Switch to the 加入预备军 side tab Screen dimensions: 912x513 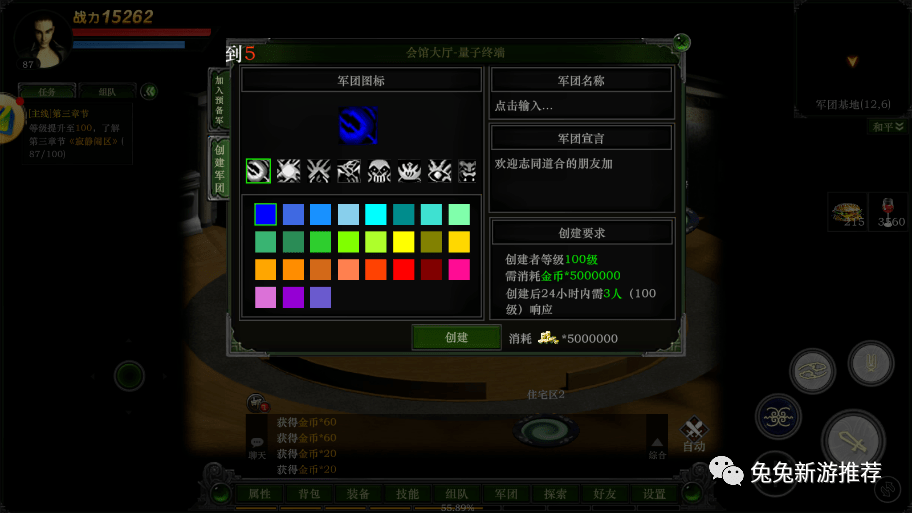pyautogui.click(x=220, y=100)
